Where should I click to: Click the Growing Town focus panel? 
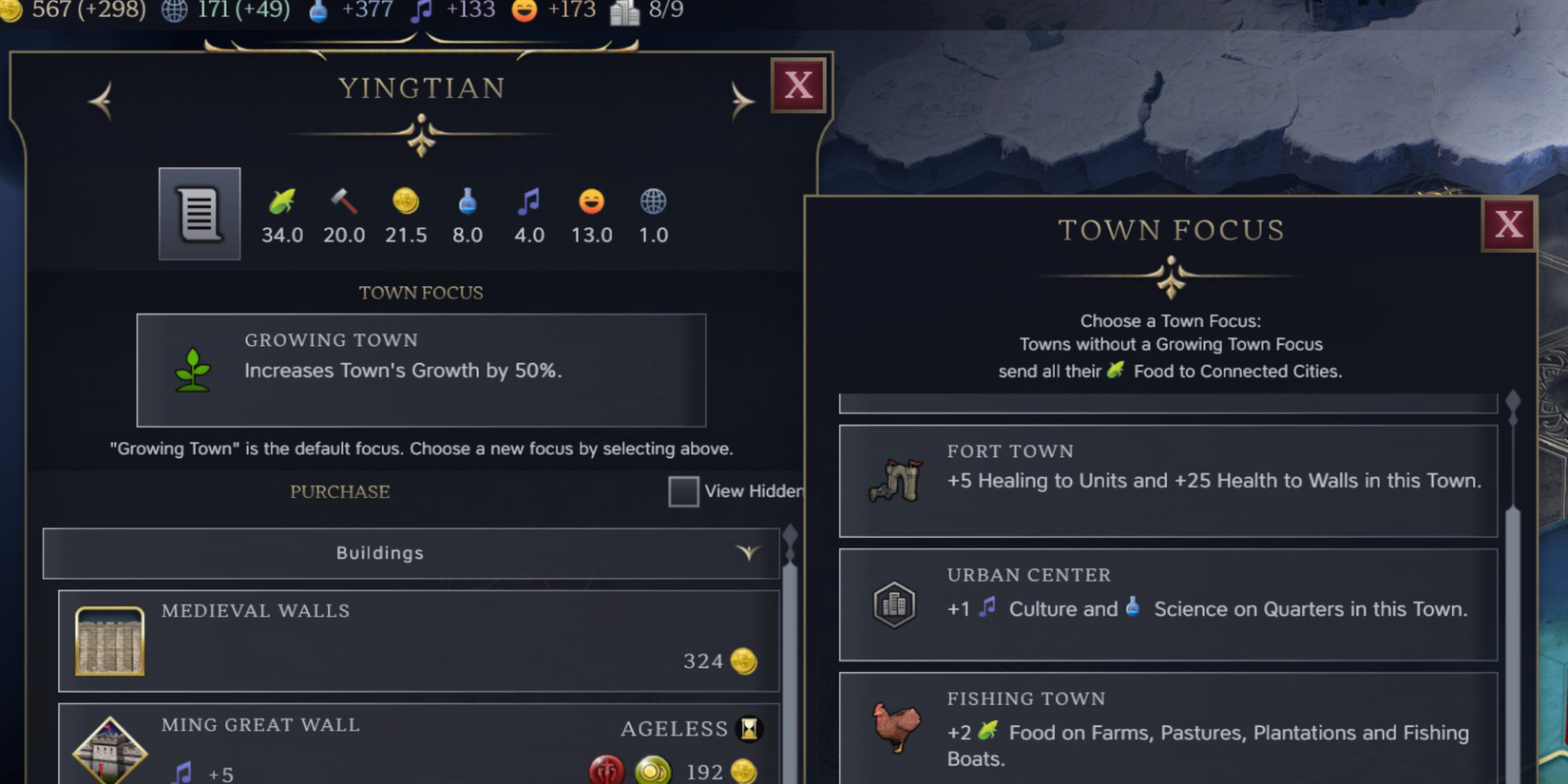pos(422,371)
